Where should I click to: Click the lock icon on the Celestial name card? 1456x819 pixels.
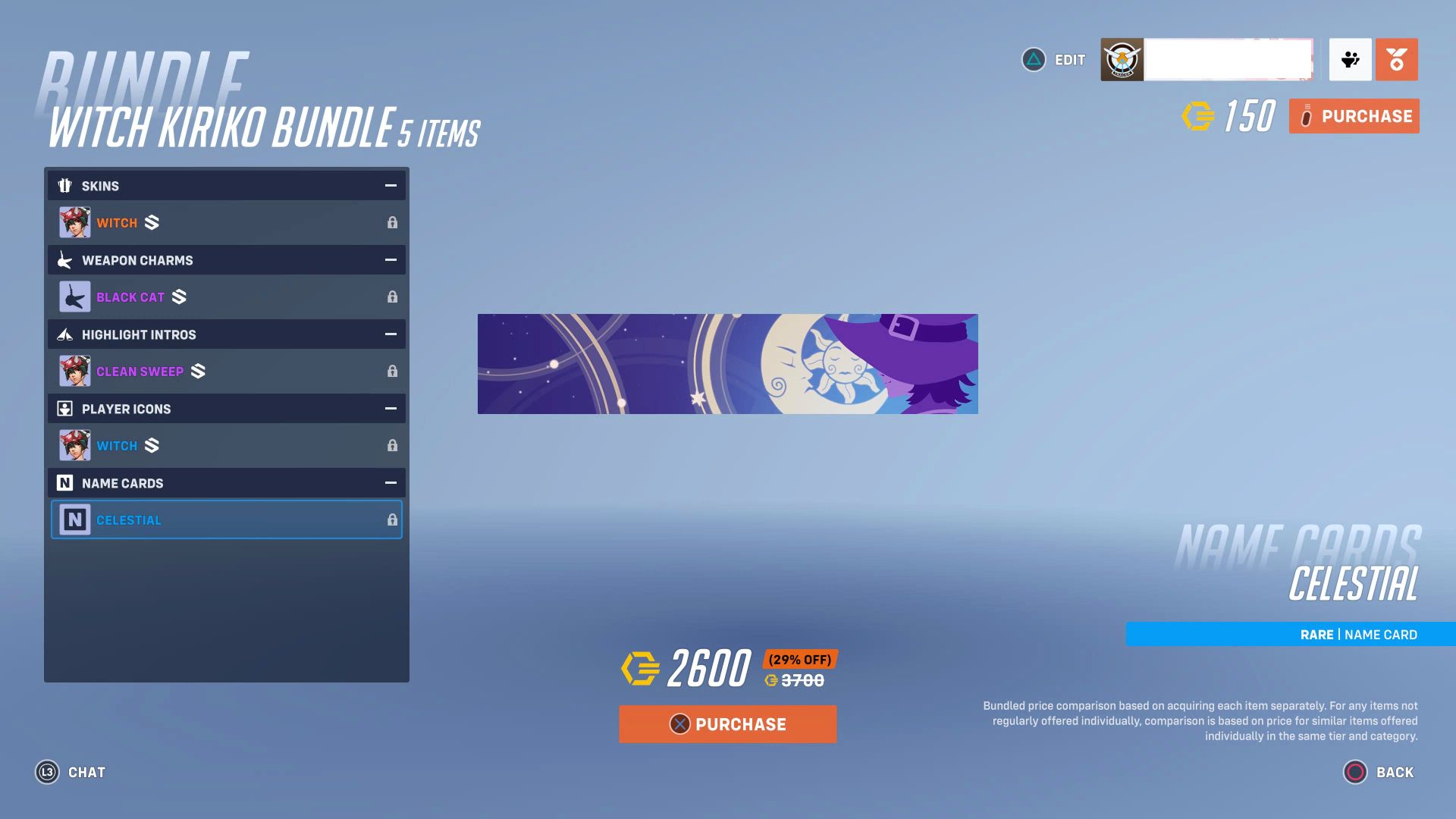(392, 519)
